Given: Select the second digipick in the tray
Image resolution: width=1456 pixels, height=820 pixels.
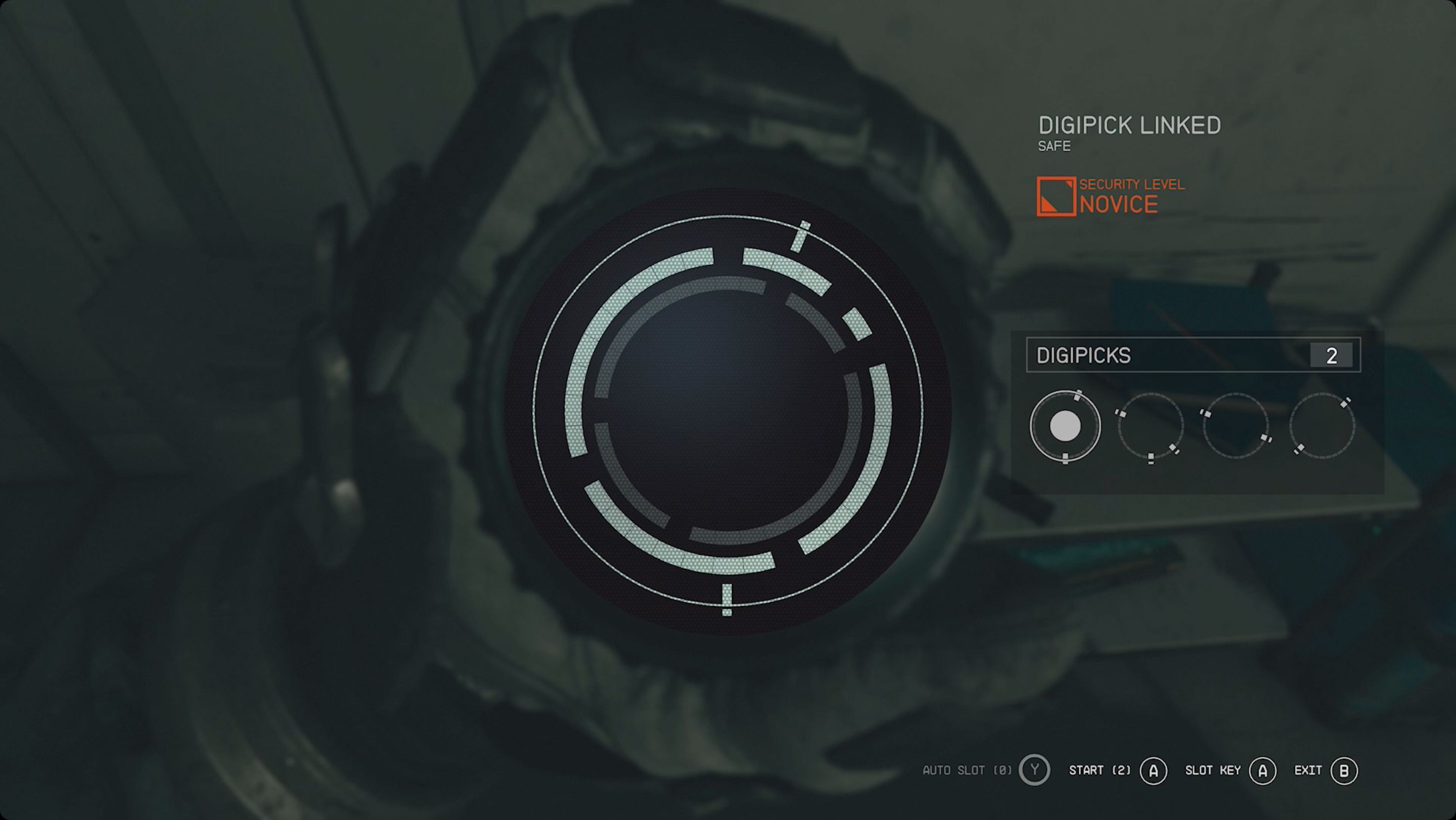Looking at the screenshot, I should [1151, 427].
